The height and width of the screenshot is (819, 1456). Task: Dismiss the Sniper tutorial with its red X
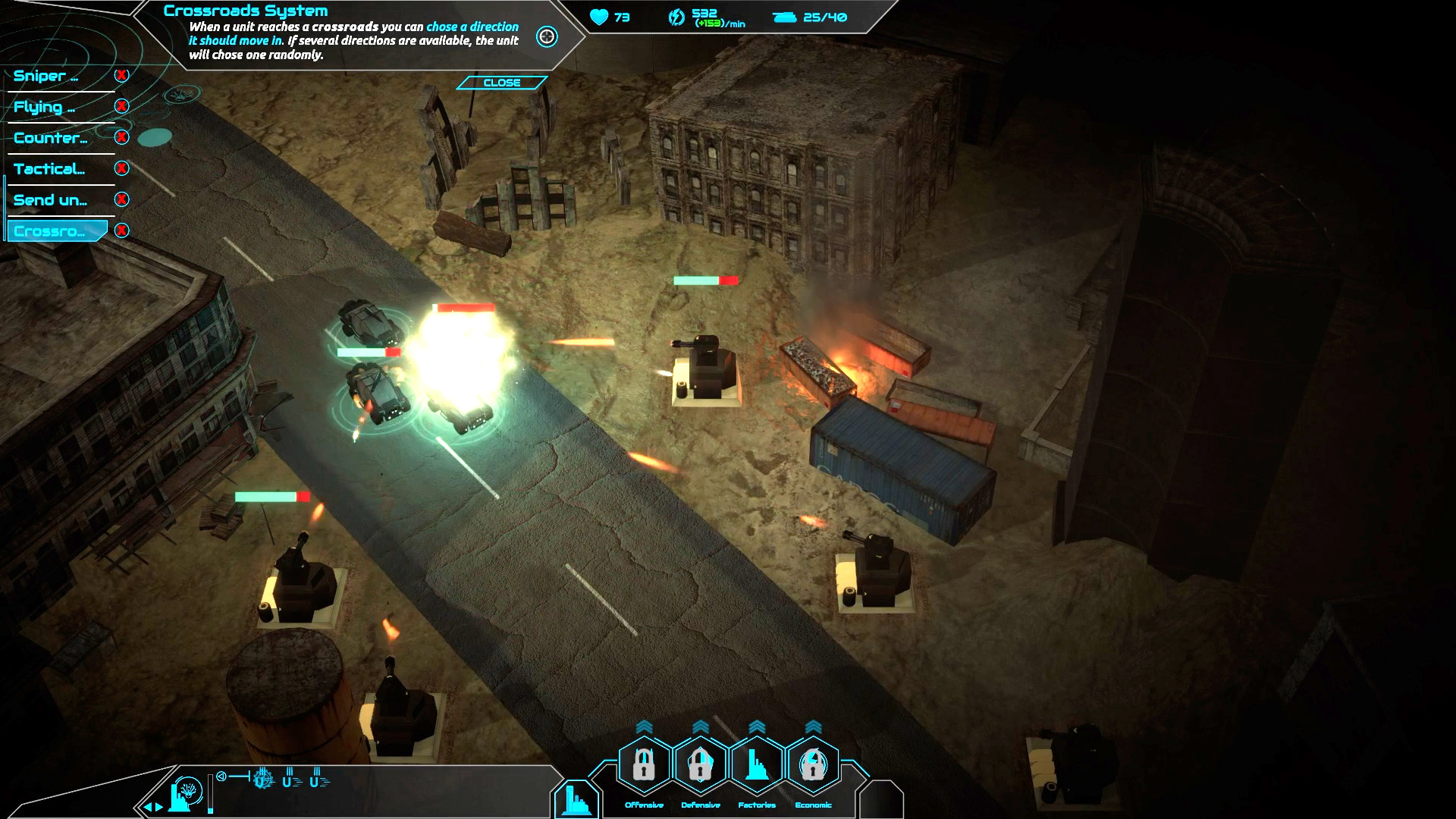(x=121, y=75)
